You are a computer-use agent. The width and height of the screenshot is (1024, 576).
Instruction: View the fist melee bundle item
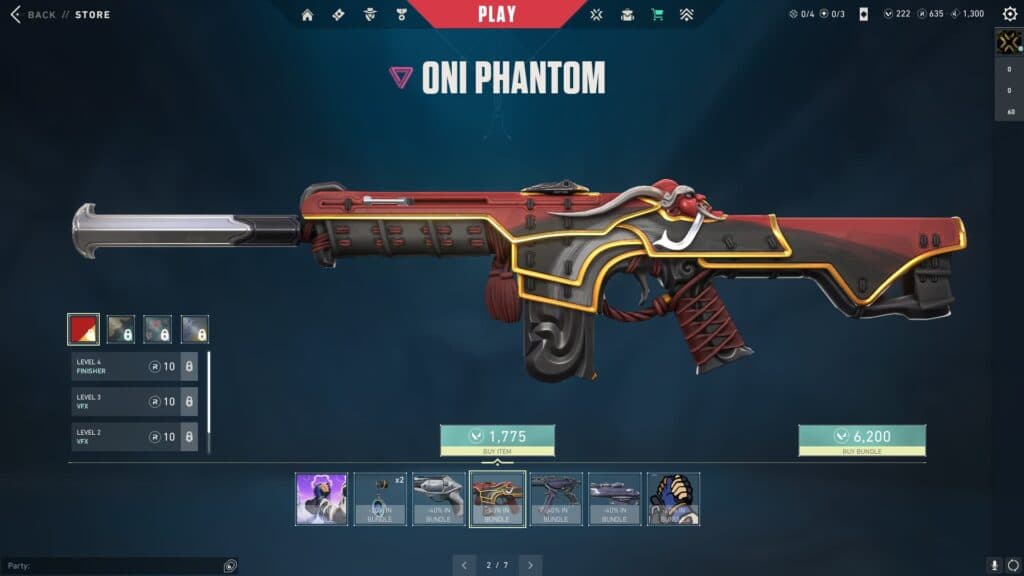(x=673, y=499)
